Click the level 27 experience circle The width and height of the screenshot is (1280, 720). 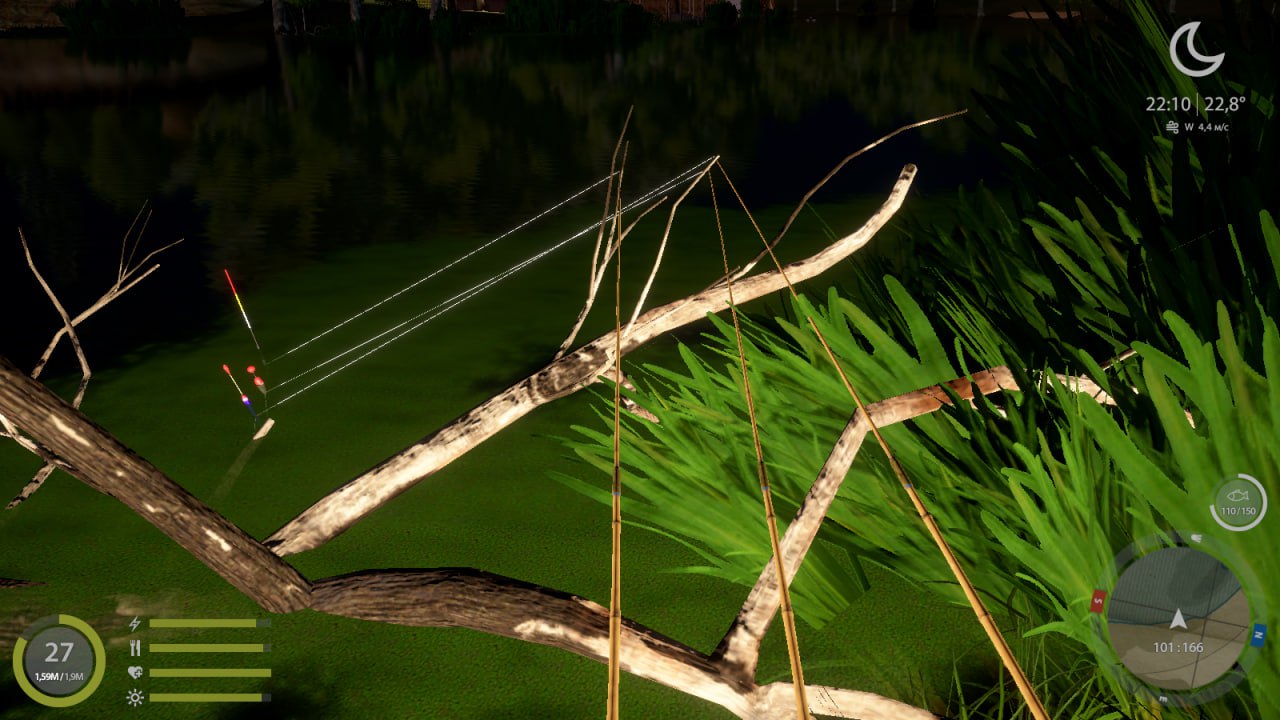59,660
